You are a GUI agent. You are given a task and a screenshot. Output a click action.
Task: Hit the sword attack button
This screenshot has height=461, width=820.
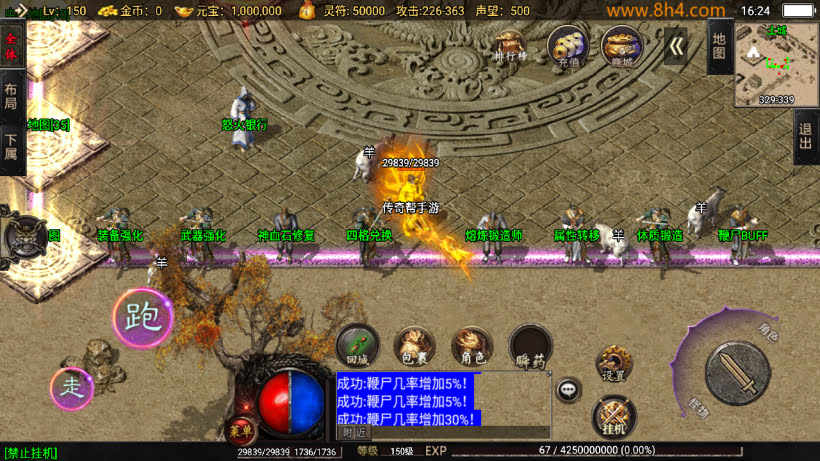pyautogui.click(x=737, y=372)
